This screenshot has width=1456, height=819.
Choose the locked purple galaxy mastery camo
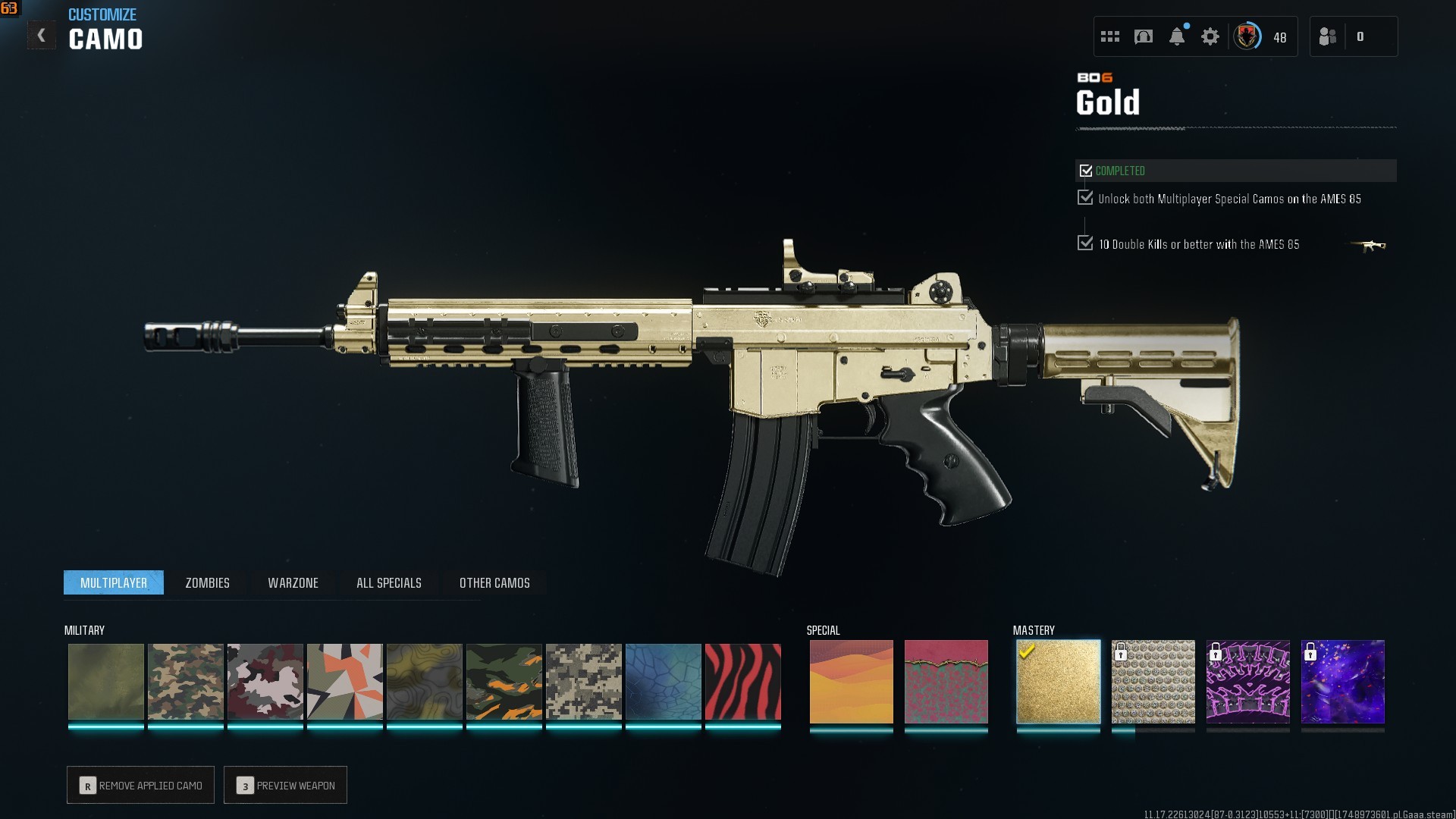tap(1342, 682)
